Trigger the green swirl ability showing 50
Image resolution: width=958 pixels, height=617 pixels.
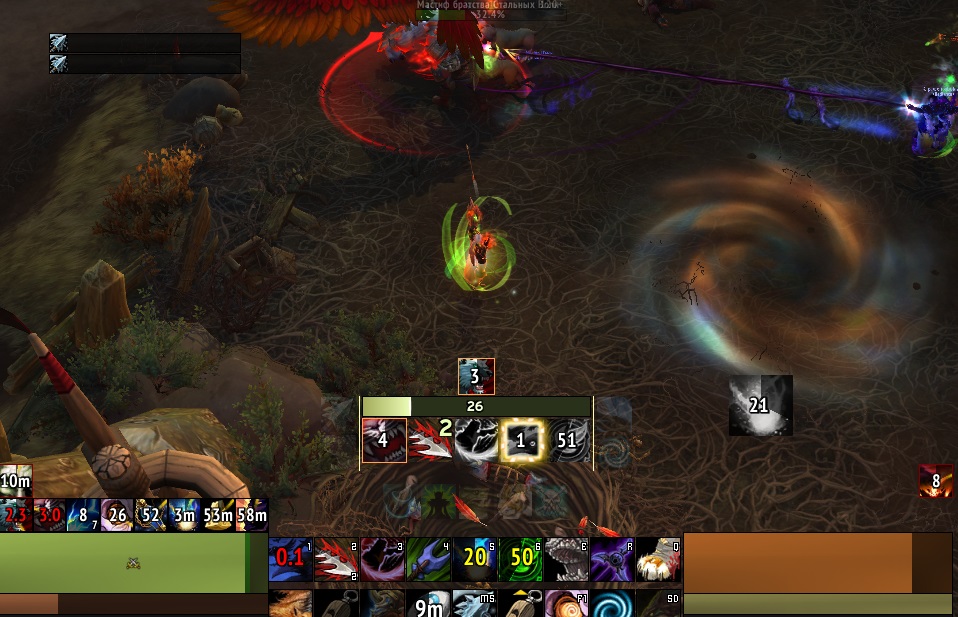[x=520, y=560]
